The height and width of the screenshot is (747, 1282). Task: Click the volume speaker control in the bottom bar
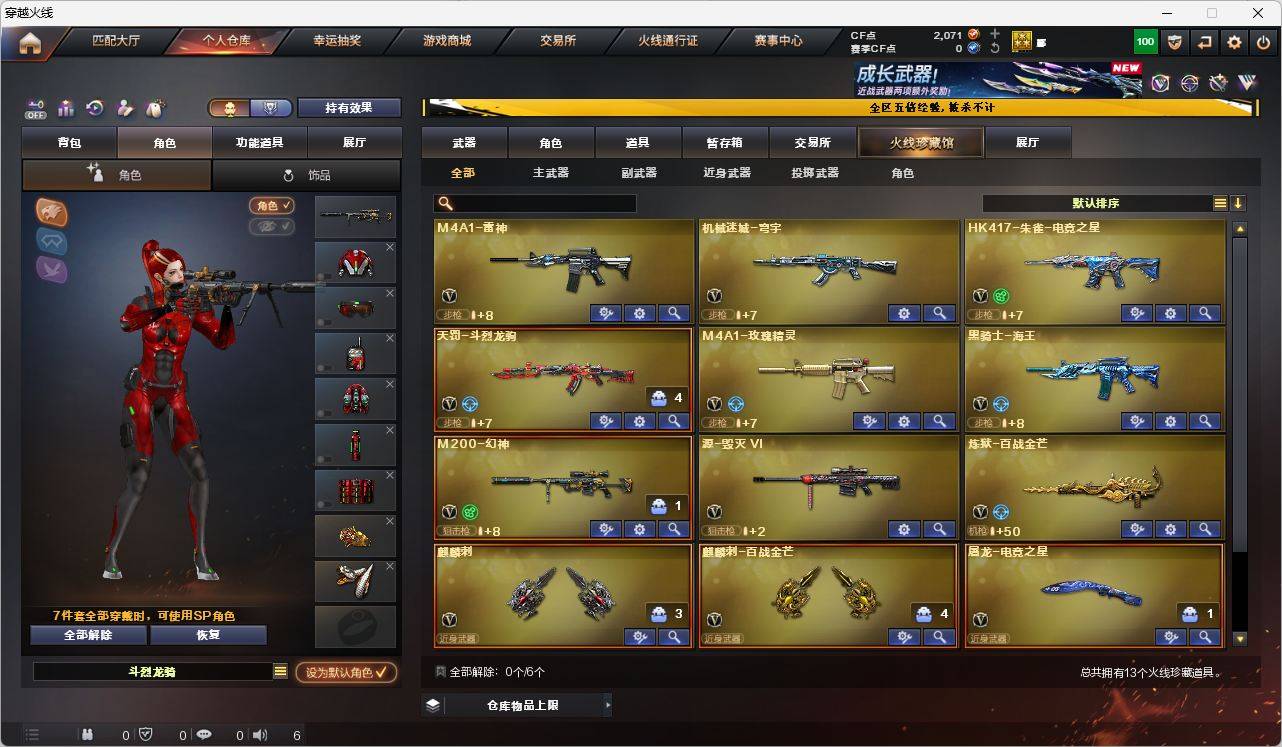pyautogui.click(x=258, y=735)
